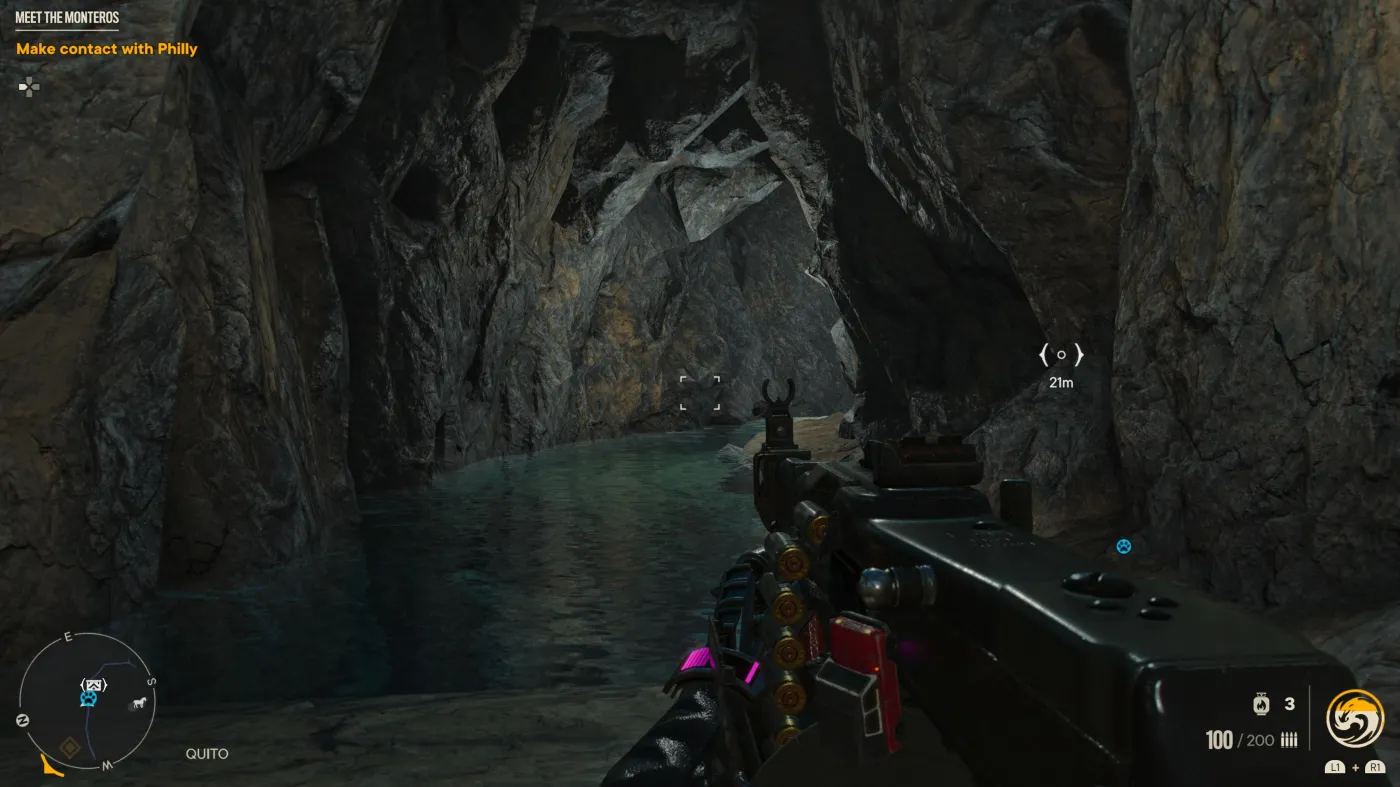Activate the Supremo ability icon
This screenshot has height=787, width=1400.
1354,719
